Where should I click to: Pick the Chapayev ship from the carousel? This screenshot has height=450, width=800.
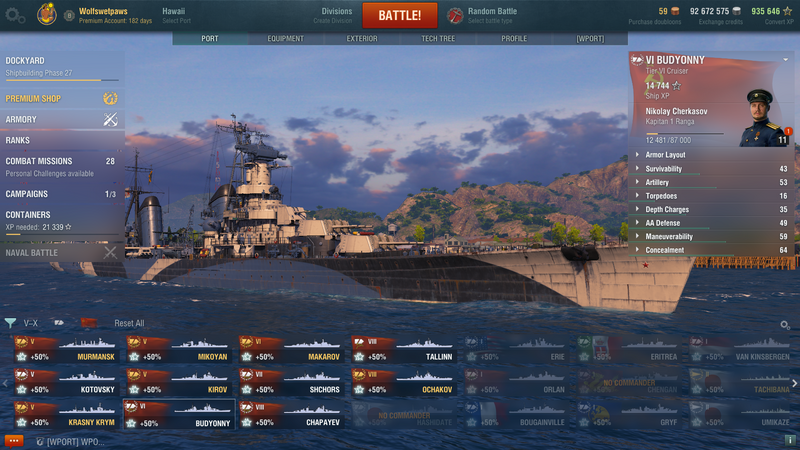pyautogui.click(x=292, y=415)
